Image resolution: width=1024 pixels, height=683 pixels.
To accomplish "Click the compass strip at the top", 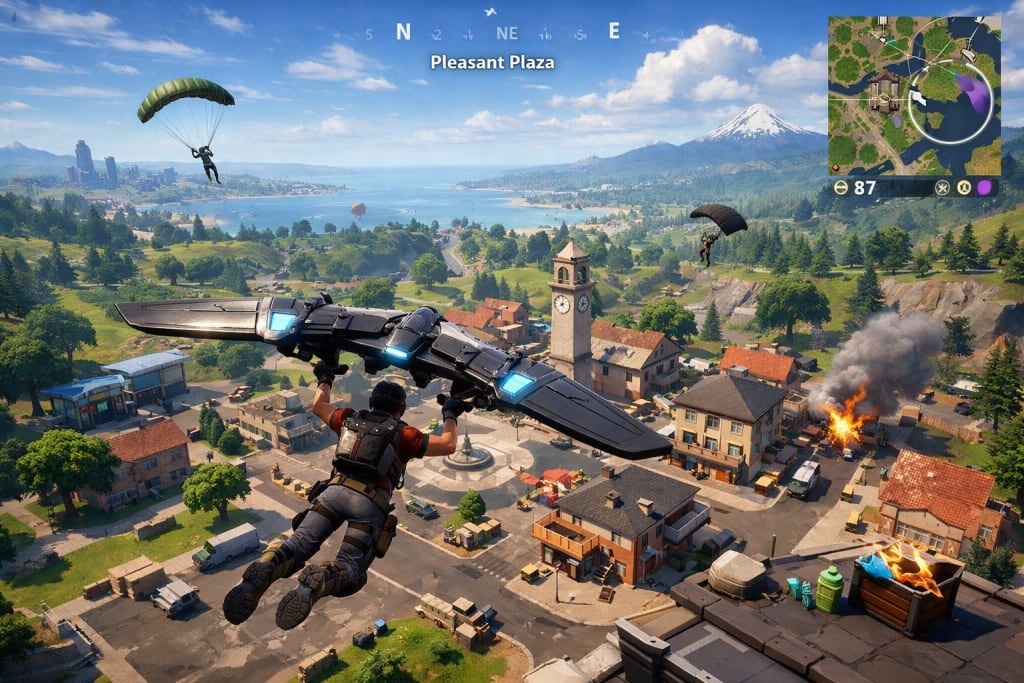I will click(492, 32).
